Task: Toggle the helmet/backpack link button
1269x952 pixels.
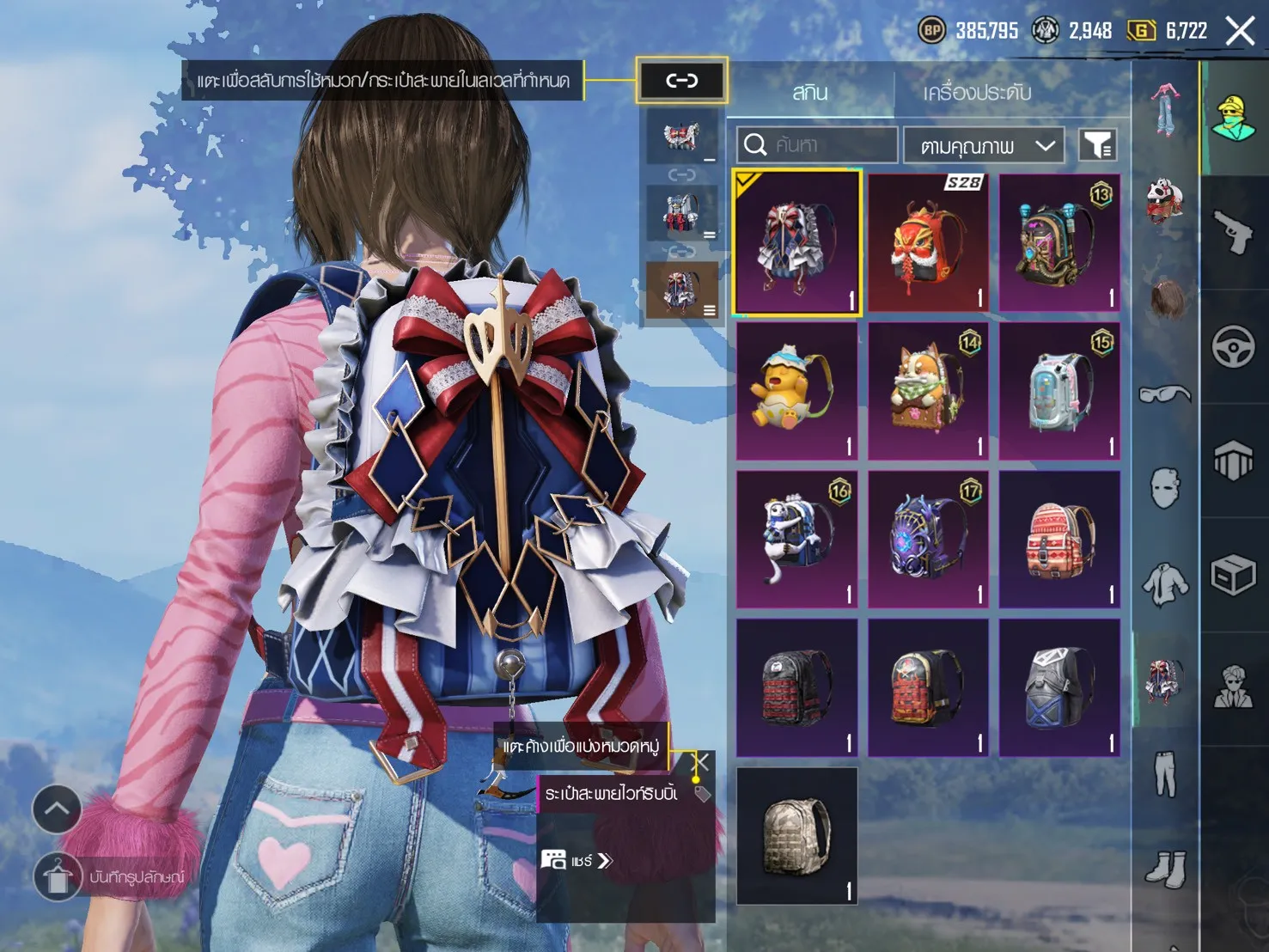Action: pyautogui.click(x=682, y=81)
